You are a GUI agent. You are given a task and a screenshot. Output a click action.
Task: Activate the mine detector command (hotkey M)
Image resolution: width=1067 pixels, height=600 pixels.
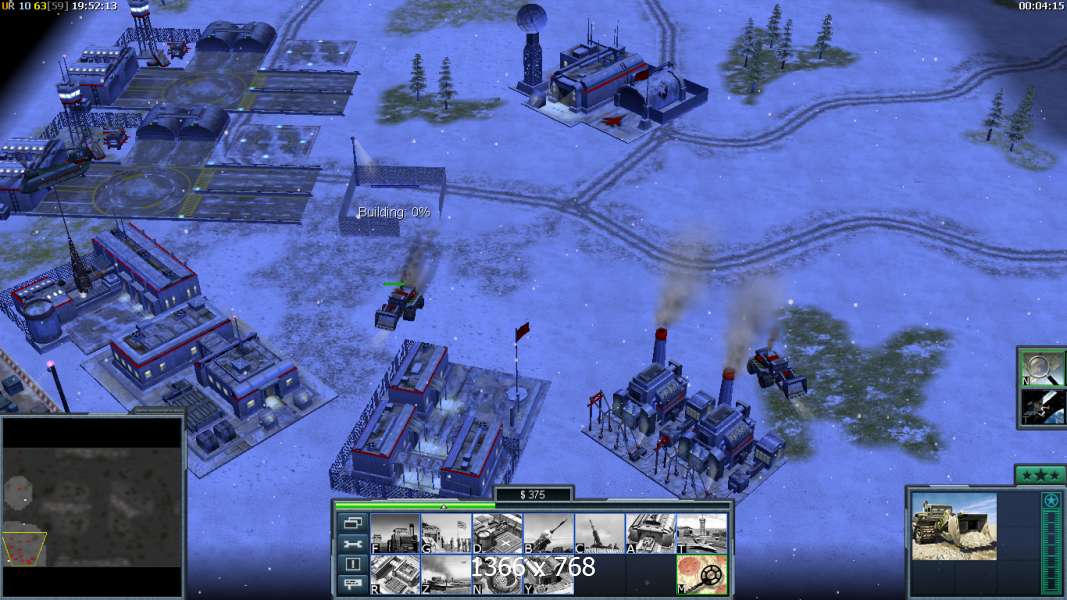(x=701, y=574)
